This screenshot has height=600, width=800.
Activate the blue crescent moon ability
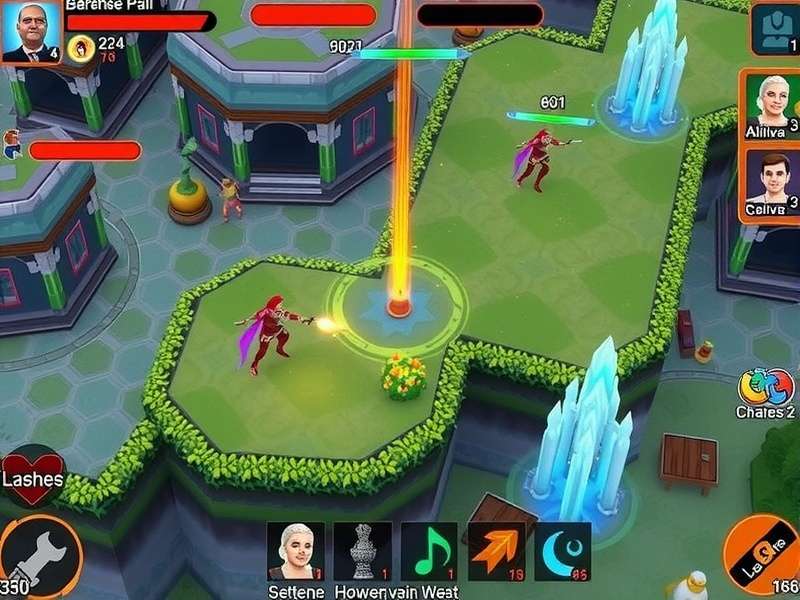click(562, 551)
